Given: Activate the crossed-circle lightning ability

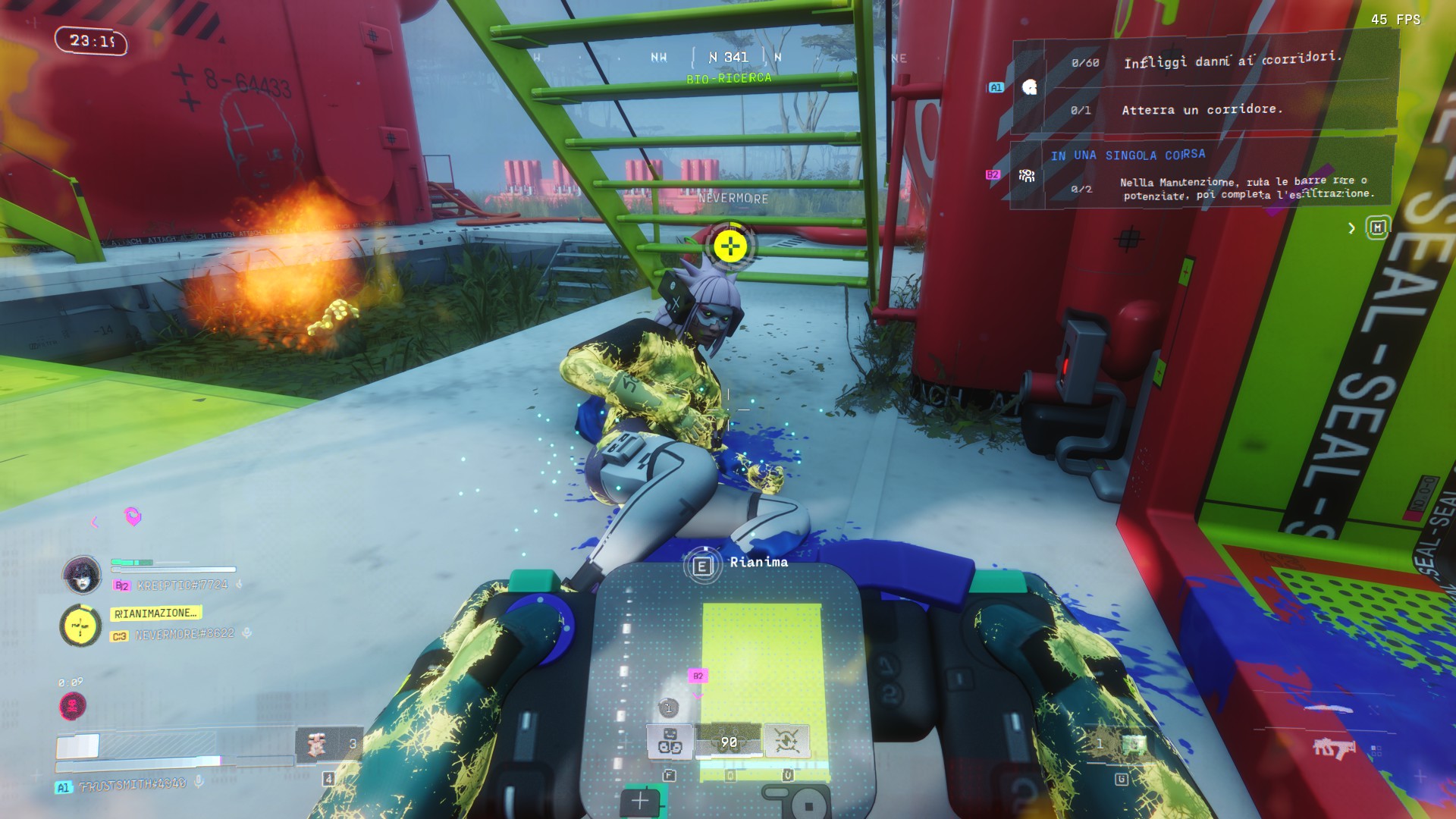Looking at the screenshot, I should (786, 741).
